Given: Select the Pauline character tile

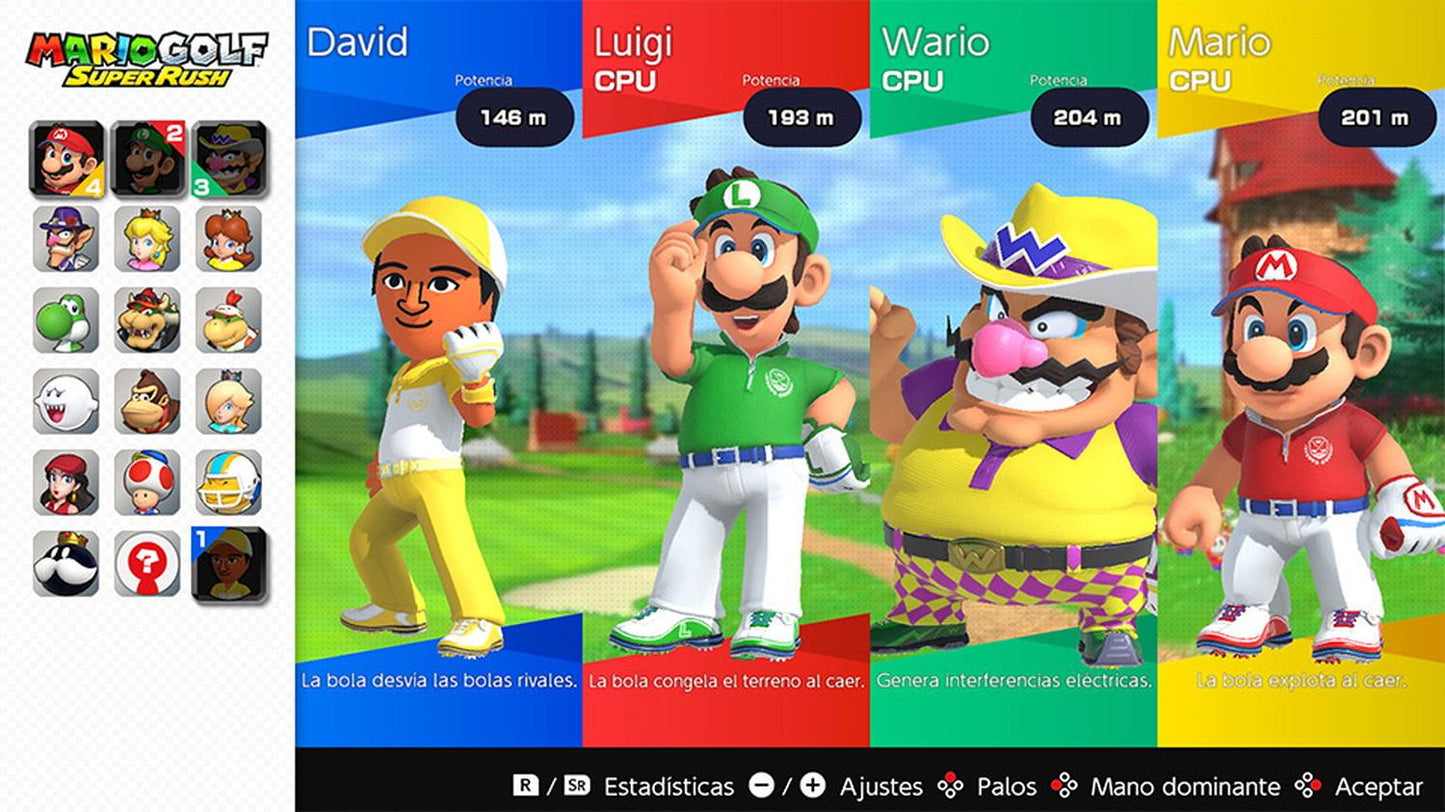Looking at the screenshot, I should click(66, 482).
